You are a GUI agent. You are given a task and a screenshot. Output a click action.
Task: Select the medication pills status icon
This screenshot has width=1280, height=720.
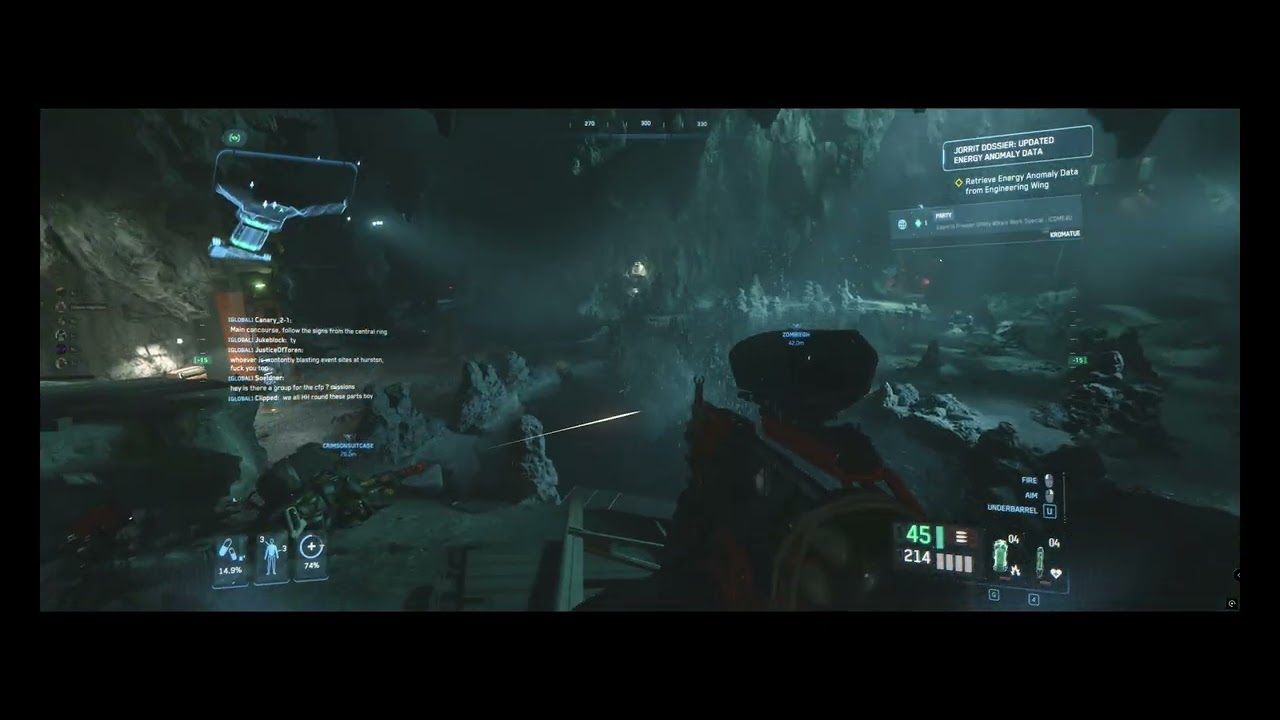pos(230,558)
